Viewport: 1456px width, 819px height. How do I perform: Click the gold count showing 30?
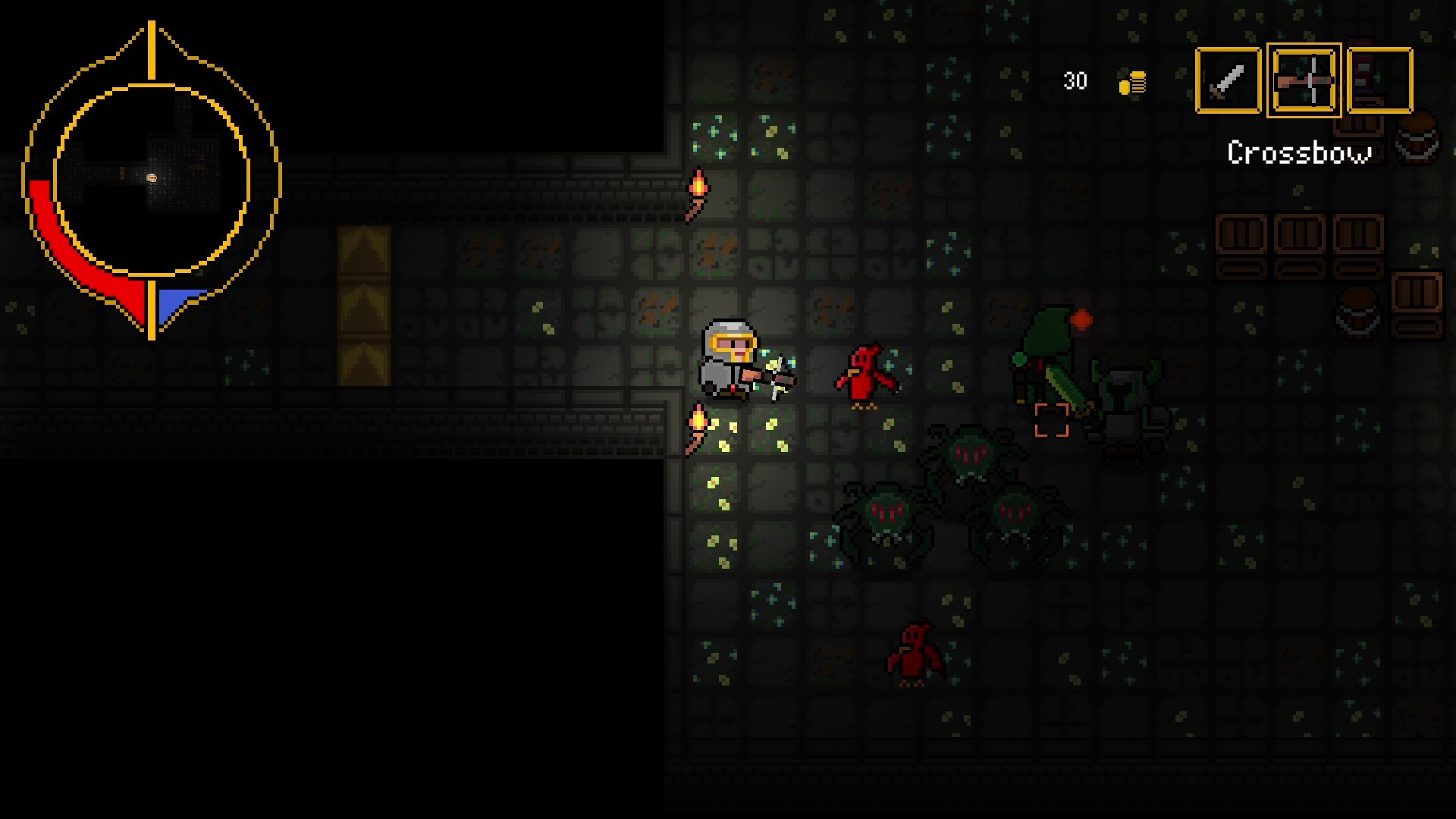click(1075, 80)
